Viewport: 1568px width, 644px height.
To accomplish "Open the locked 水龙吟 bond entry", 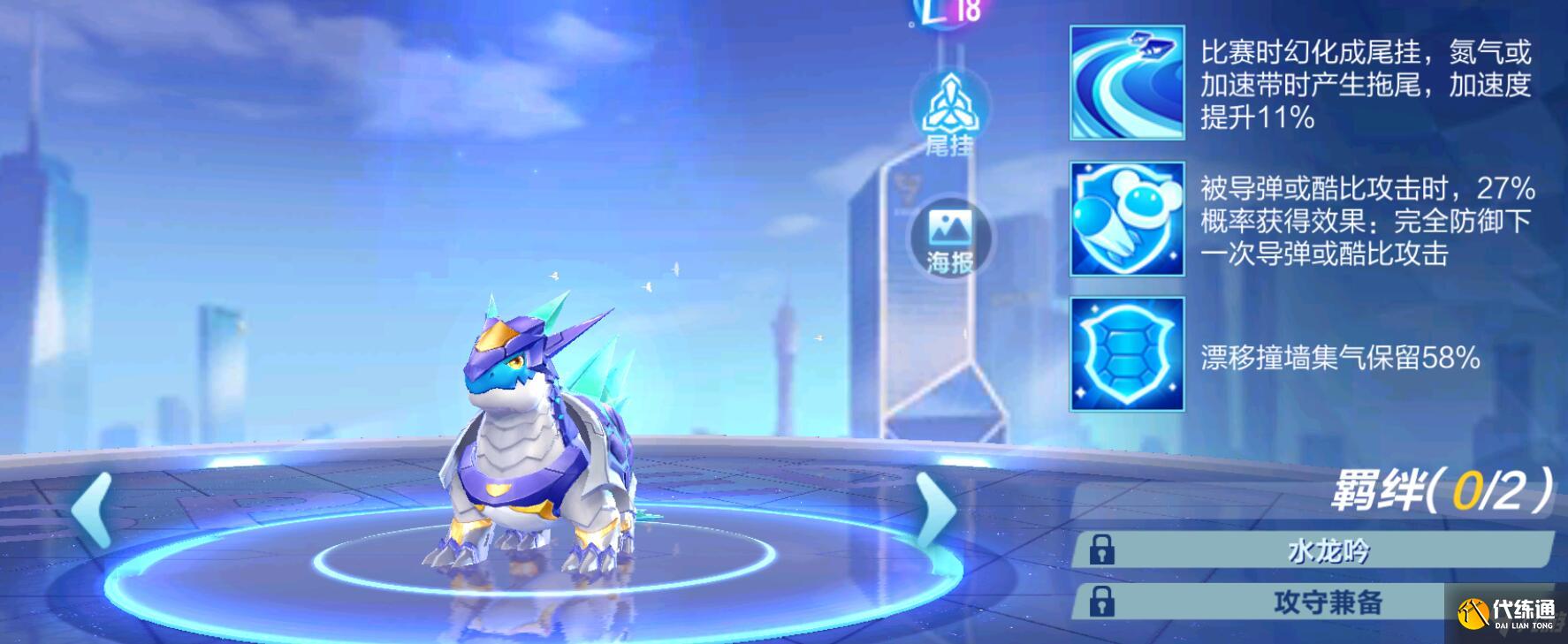I will tap(1313, 550).
